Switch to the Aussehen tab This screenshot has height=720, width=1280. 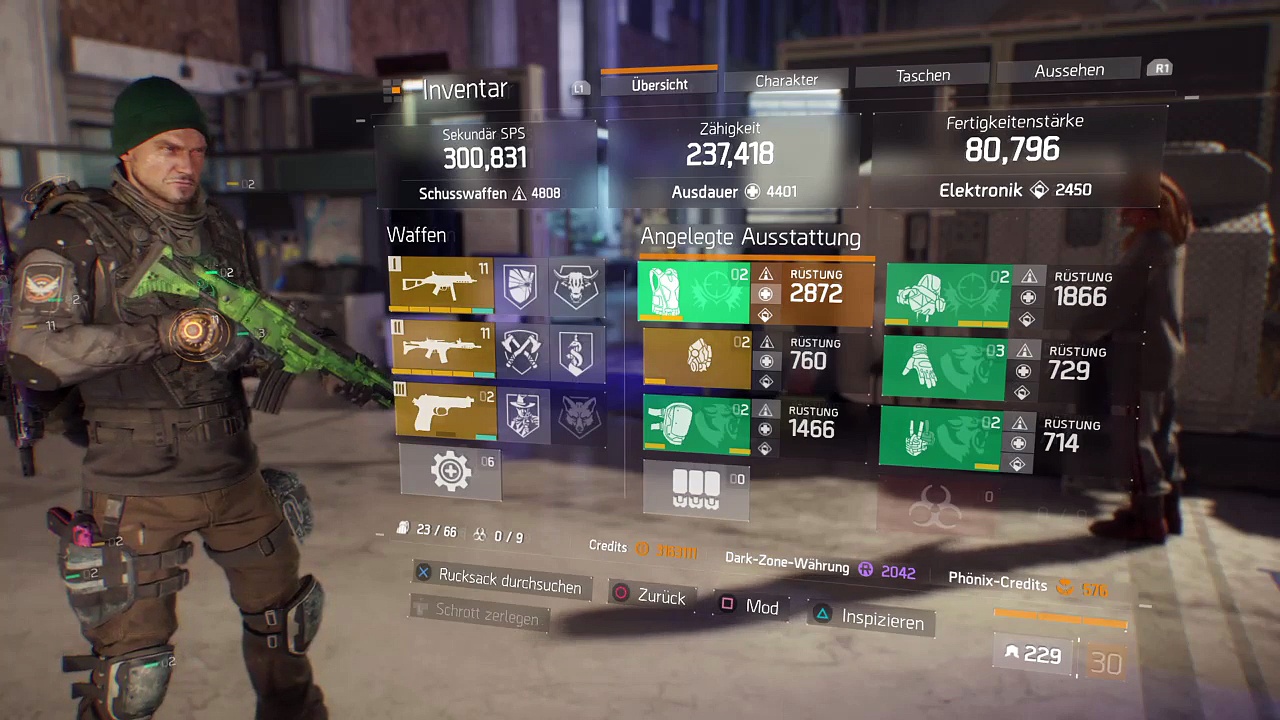point(1069,70)
